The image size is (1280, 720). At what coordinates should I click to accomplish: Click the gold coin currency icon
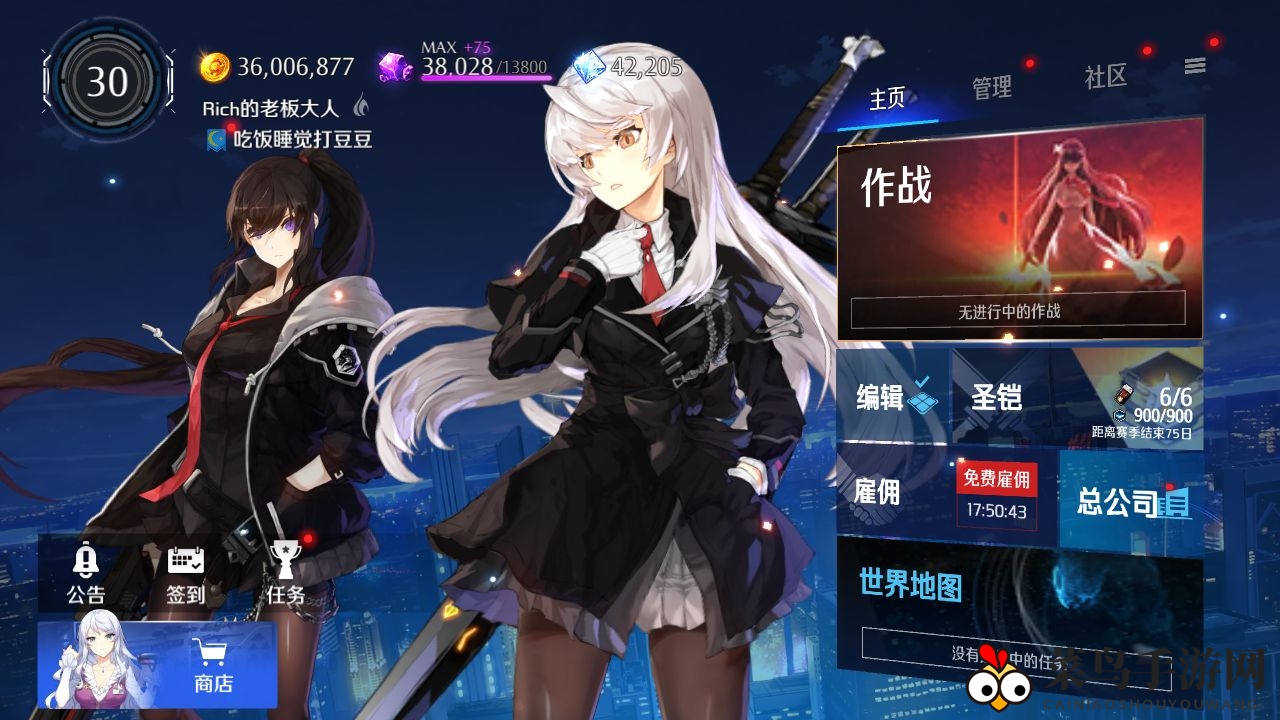pos(215,66)
